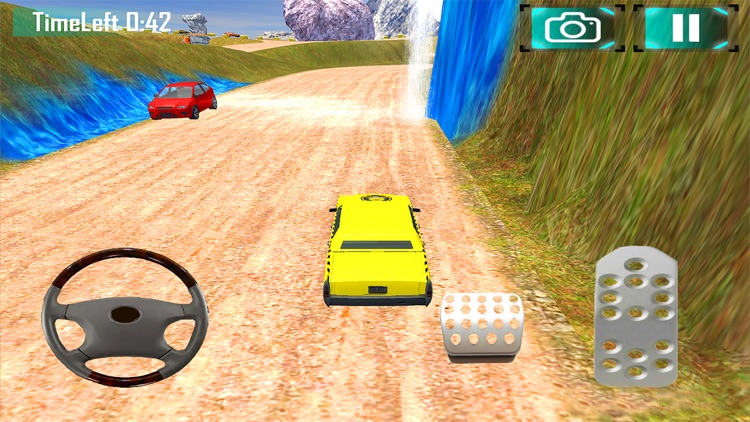
Task: Pause the game
Action: [x=685, y=27]
